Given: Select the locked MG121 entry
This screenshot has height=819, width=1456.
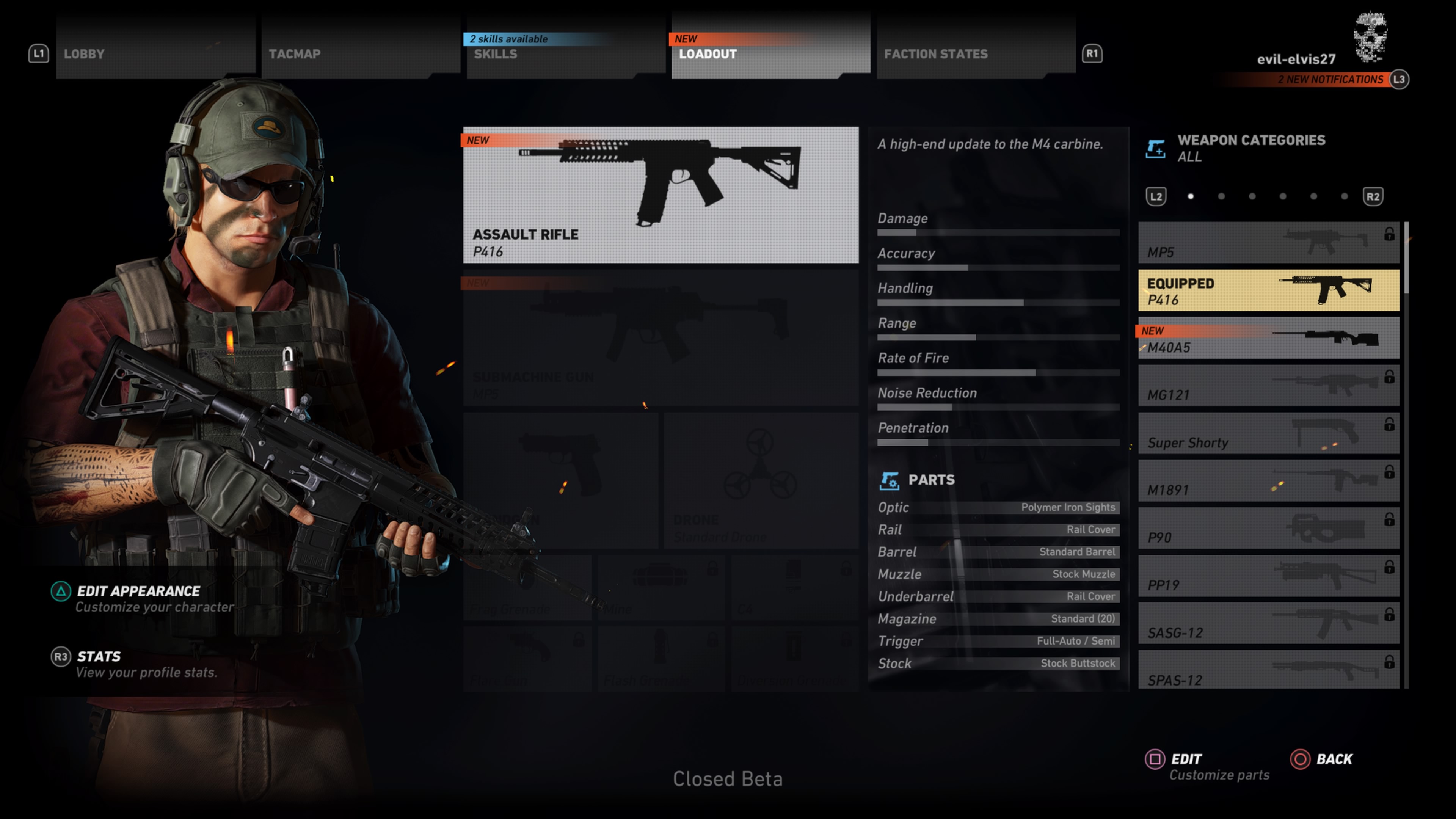Looking at the screenshot, I should [1268, 386].
